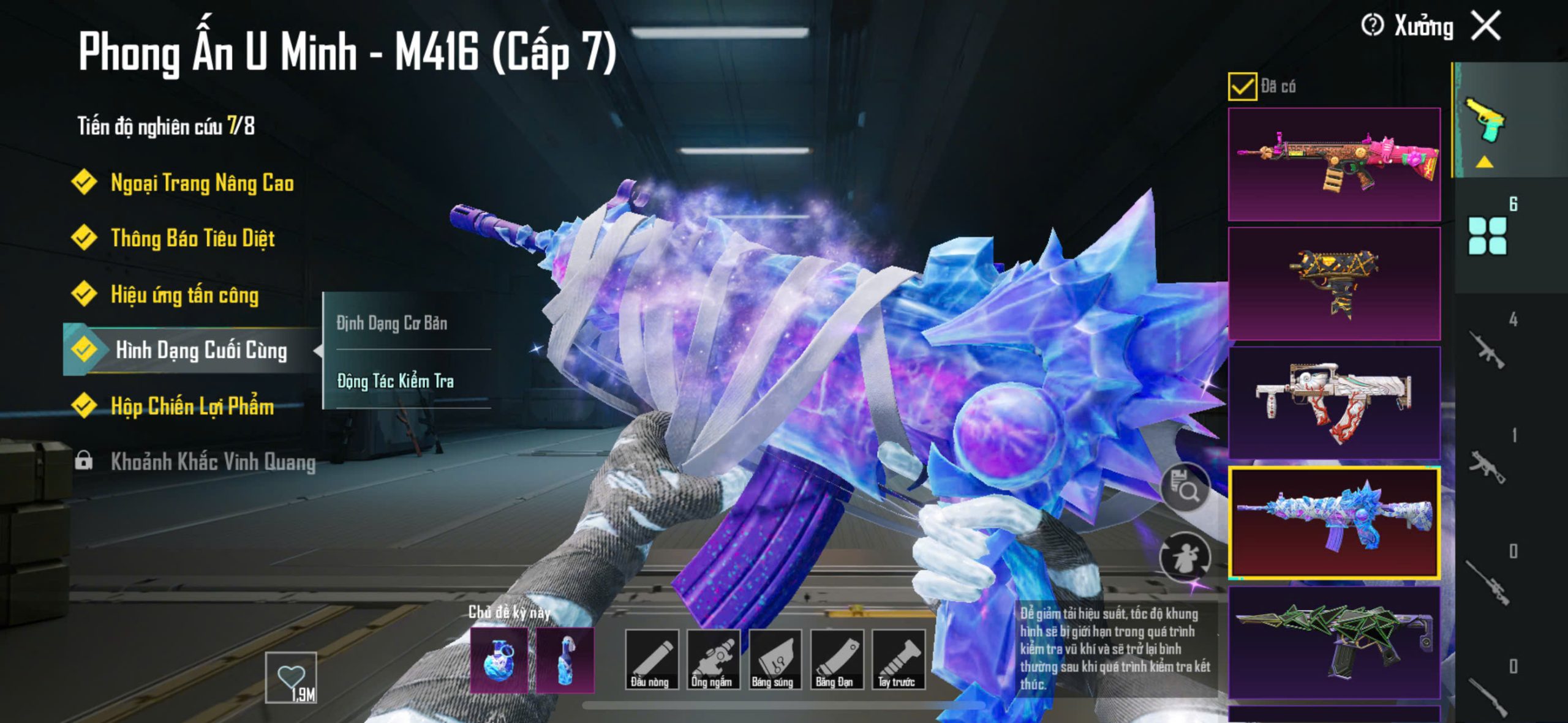Viewport: 1568px width, 723px height.
Task: Open the Đầu nòng muzzle attachment slot
Action: pyautogui.click(x=651, y=659)
